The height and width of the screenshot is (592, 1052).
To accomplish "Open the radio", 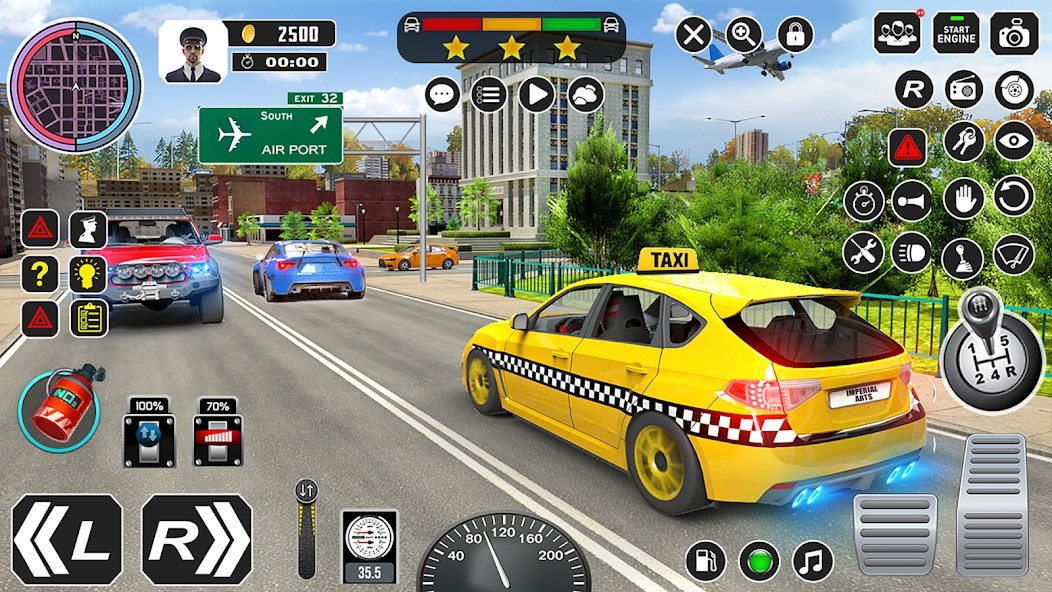I will coord(963,89).
